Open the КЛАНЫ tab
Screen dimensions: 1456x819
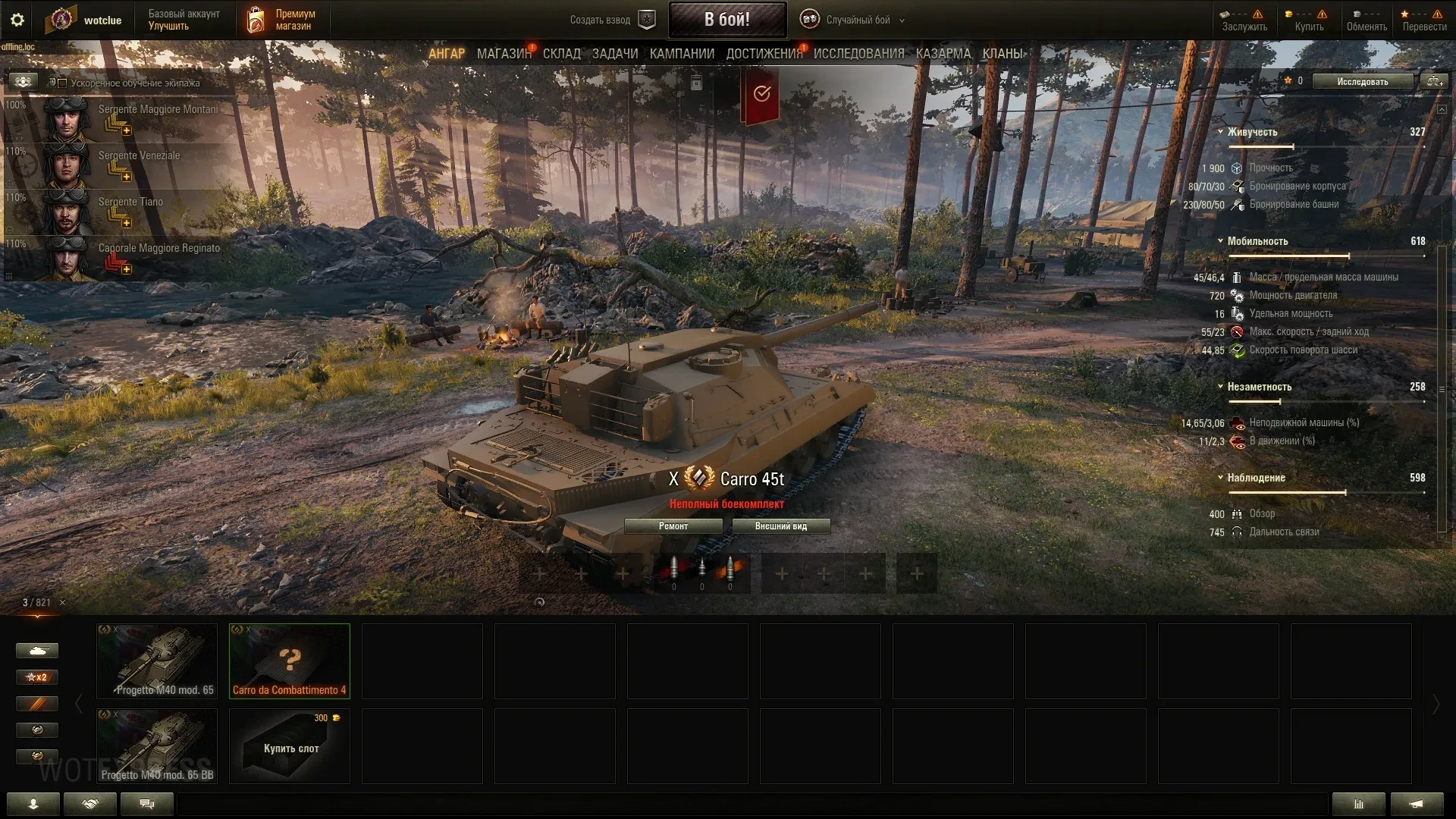(x=1002, y=54)
